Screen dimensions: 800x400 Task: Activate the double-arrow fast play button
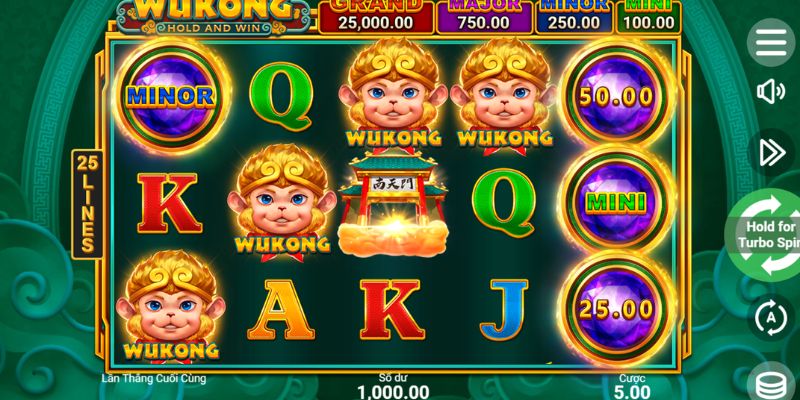[x=771, y=151]
